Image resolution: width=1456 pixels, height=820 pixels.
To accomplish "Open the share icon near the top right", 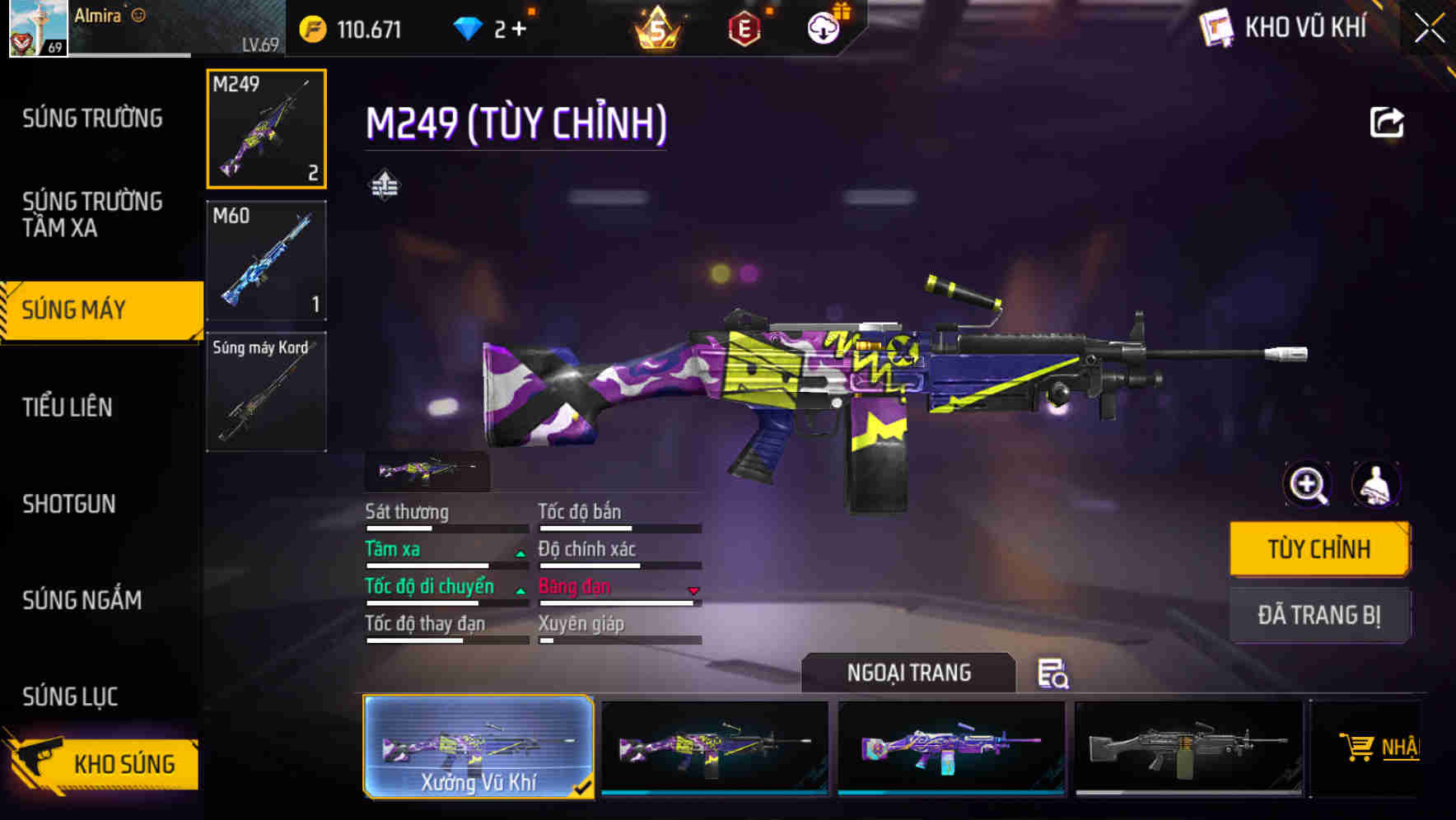I will point(1387,121).
